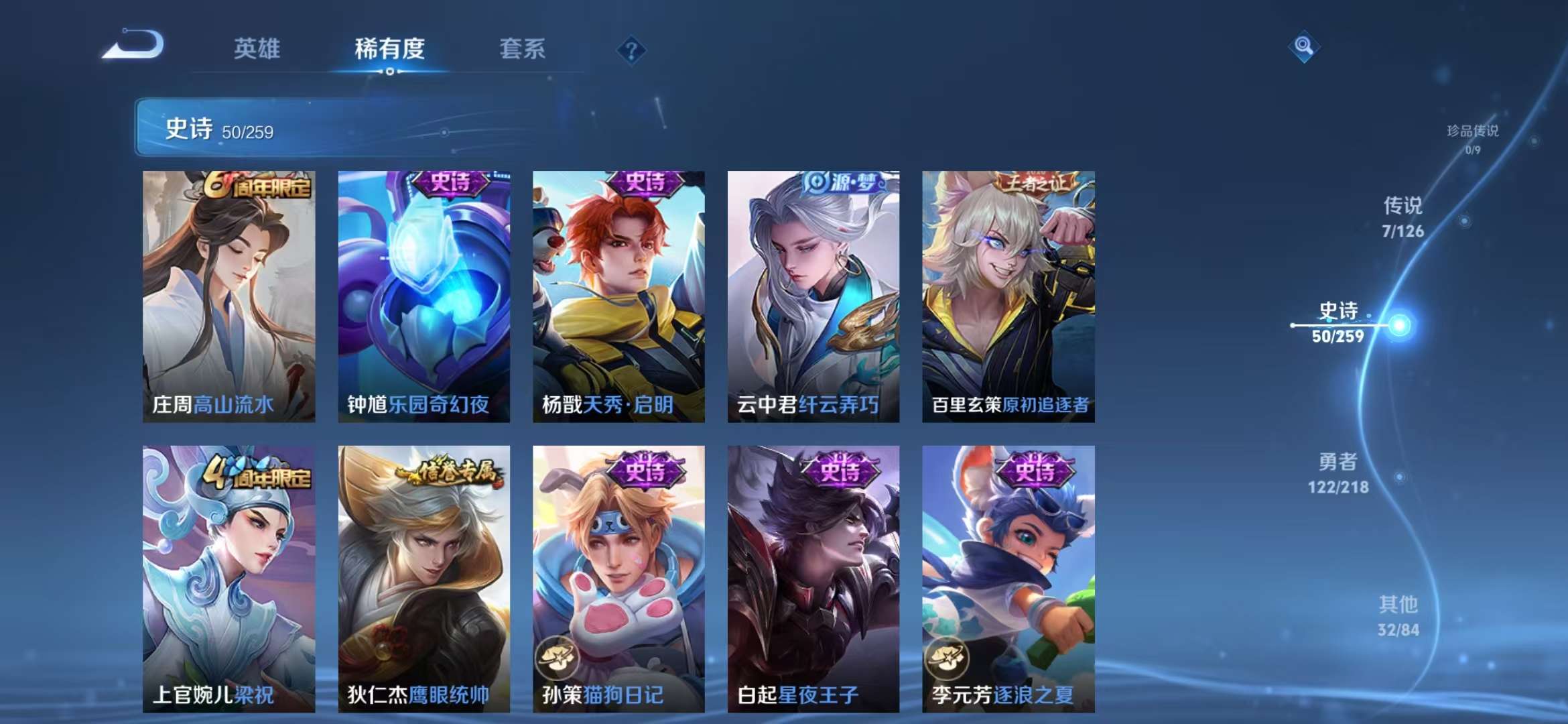This screenshot has height=724, width=1568.
Task: Click the question mark help icon
Action: pyautogui.click(x=632, y=49)
